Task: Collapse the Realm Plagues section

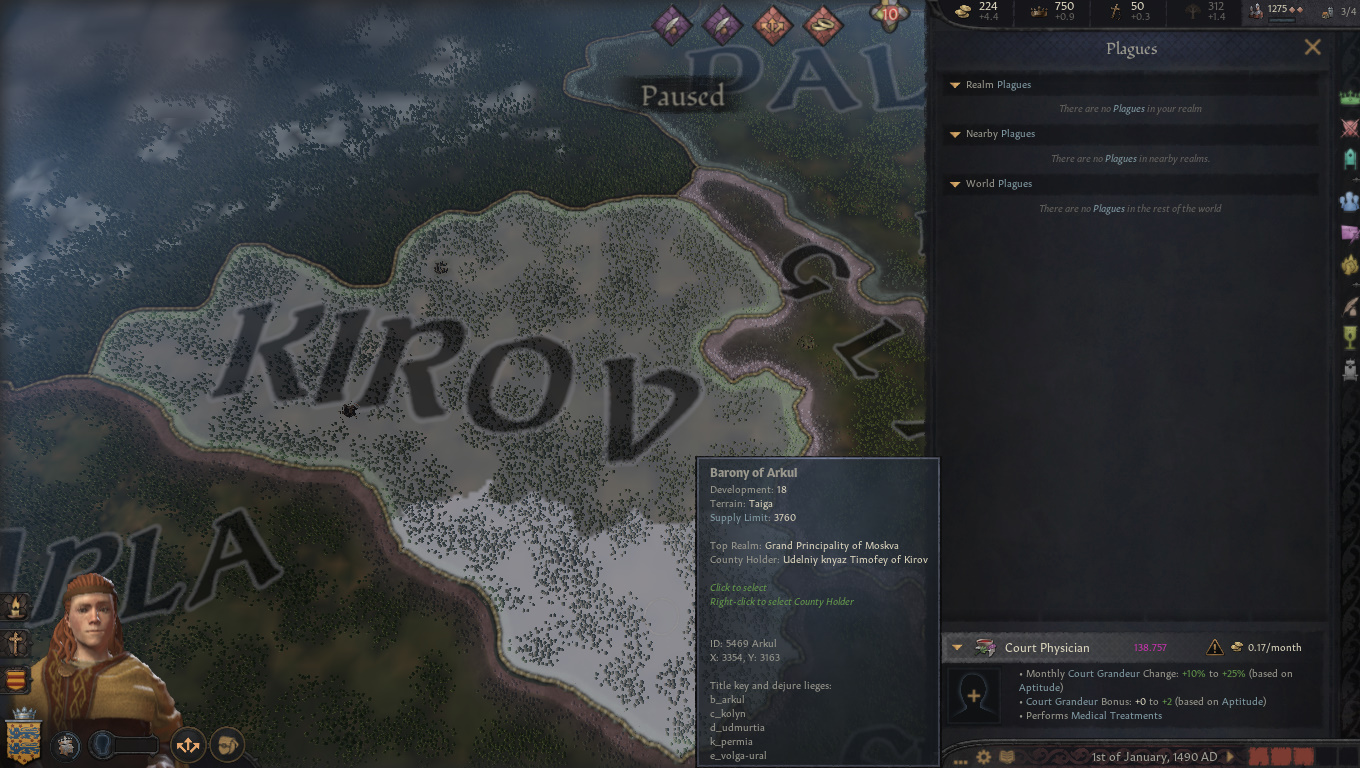Action: [954, 85]
